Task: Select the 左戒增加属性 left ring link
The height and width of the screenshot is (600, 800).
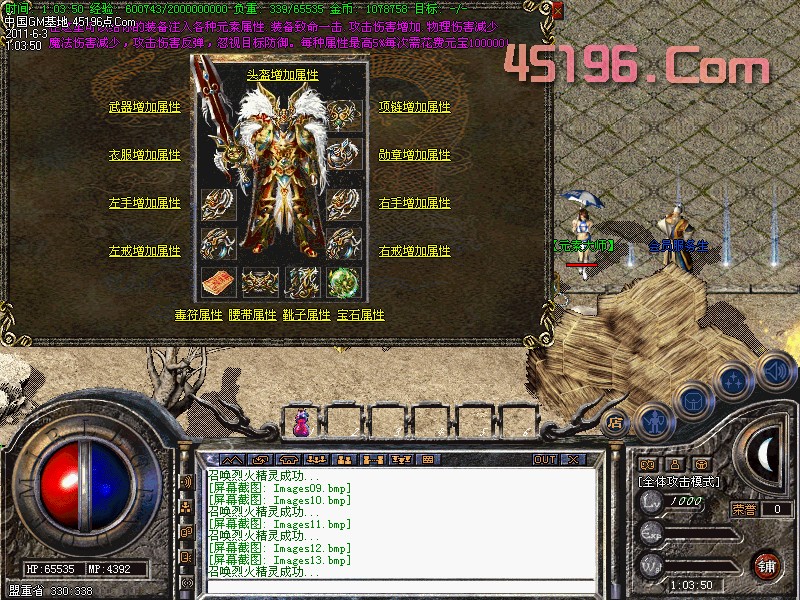Action: pos(145,251)
